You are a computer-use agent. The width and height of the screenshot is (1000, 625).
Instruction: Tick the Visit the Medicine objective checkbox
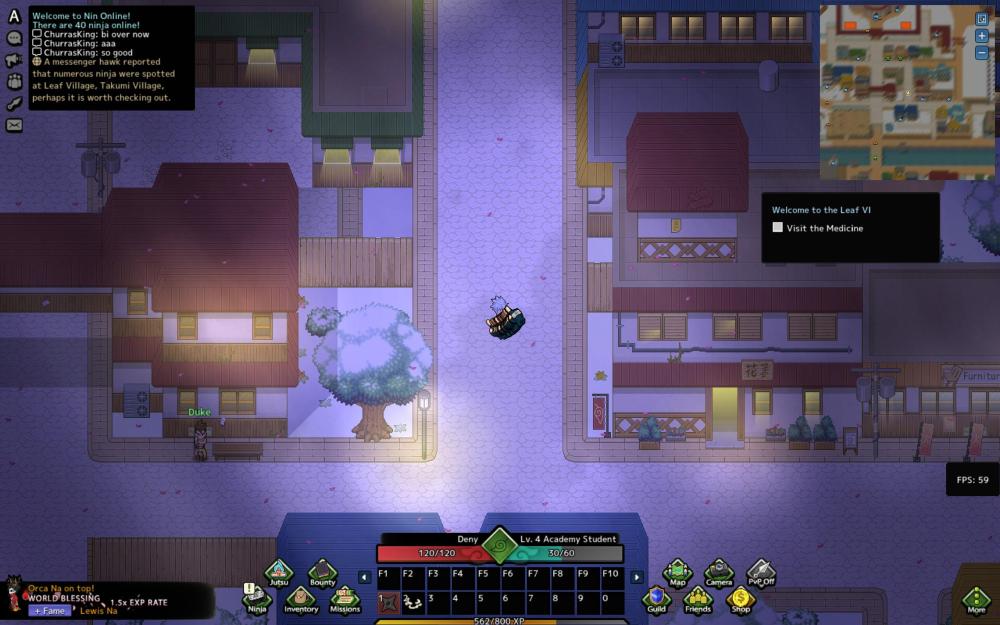778,228
